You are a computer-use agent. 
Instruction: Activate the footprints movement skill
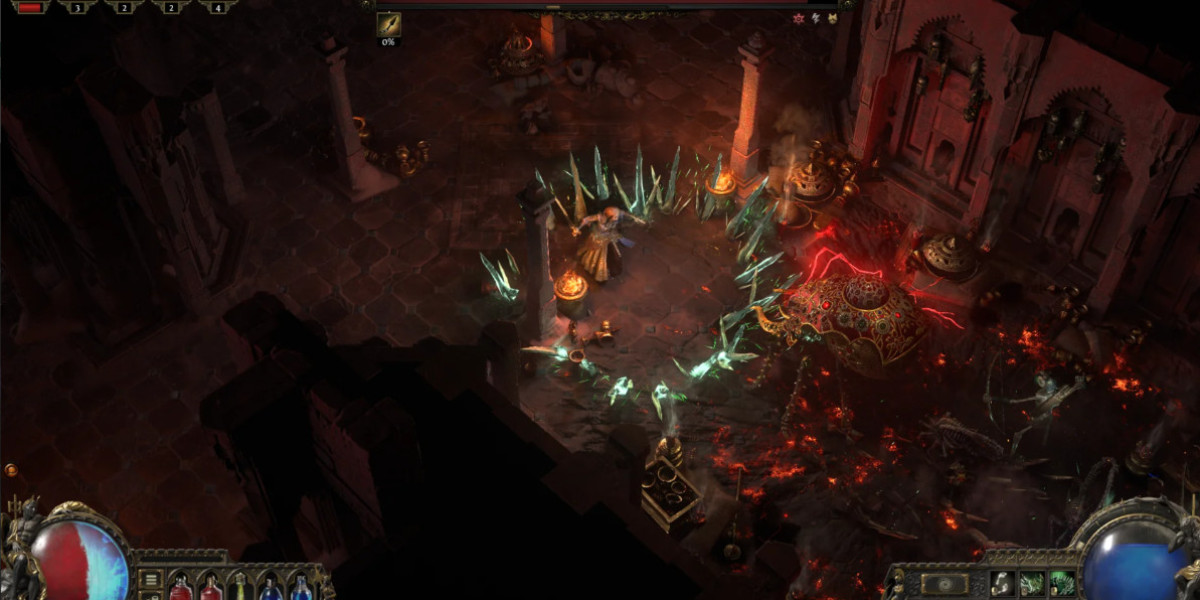(x=1001, y=584)
